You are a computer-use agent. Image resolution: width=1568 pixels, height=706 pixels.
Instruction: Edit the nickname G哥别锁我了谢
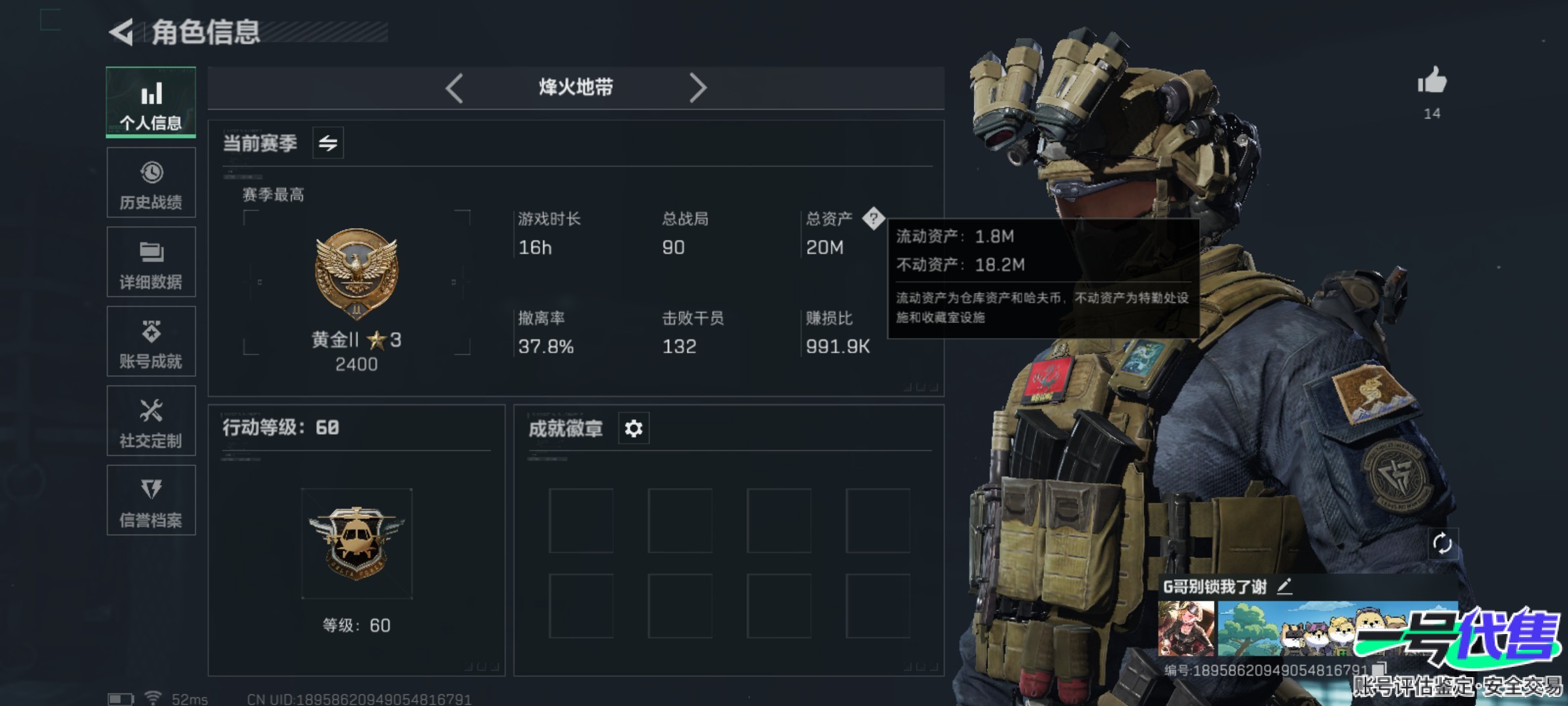click(x=1284, y=586)
